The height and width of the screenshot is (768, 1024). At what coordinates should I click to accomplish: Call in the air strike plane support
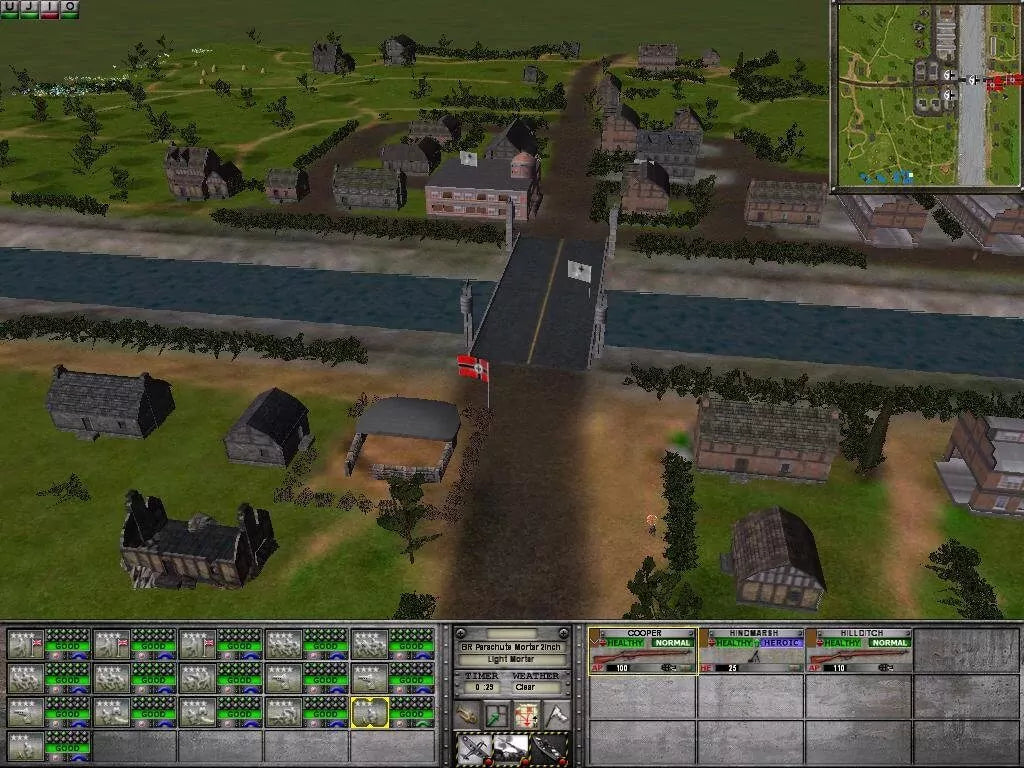tap(473, 748)
